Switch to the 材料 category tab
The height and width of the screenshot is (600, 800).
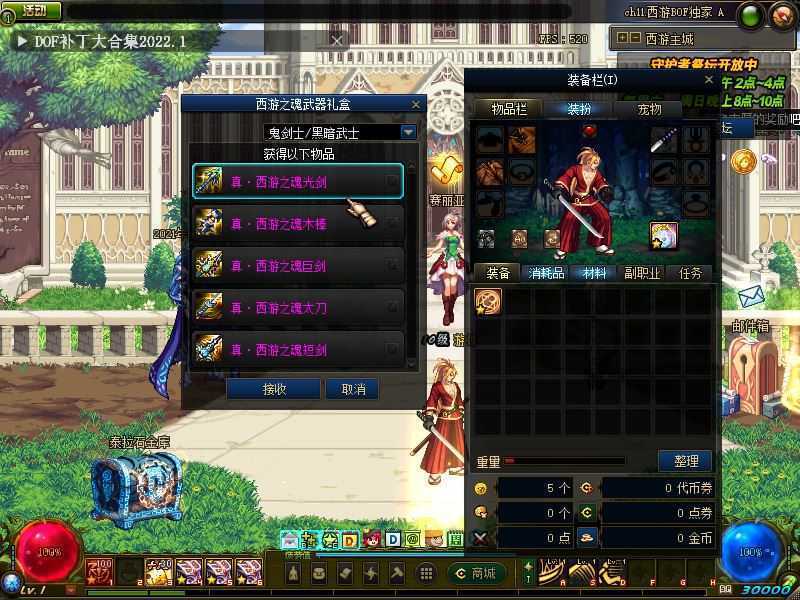[594, 273]
